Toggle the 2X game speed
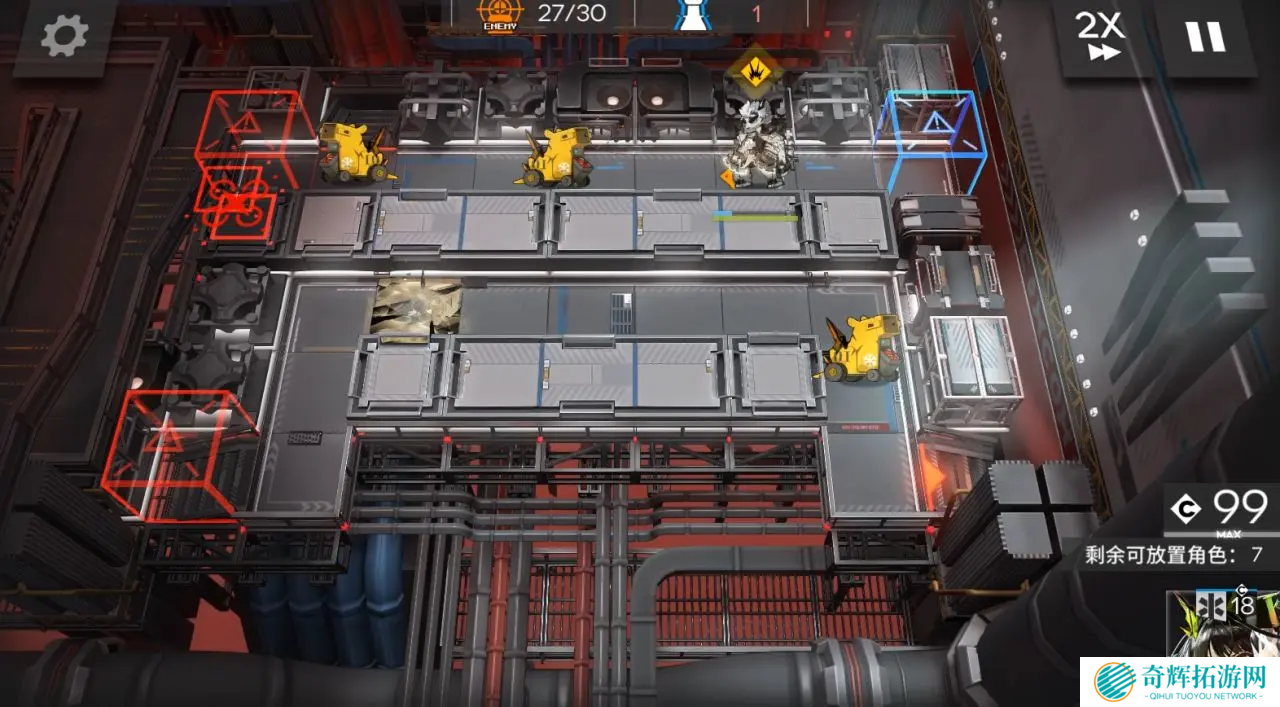 1101,37
